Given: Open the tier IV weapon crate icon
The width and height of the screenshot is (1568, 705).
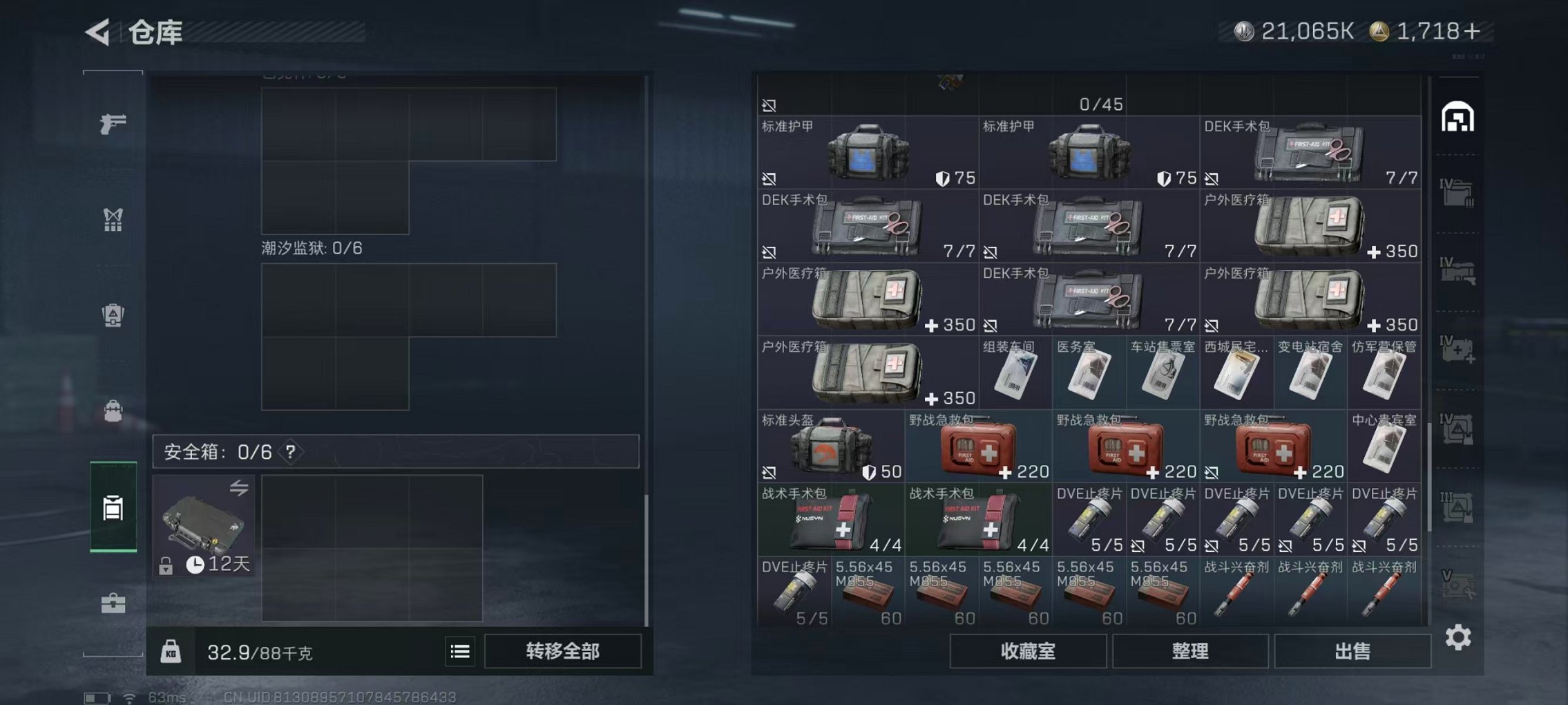Looking at the screenshot, I should point(1456,270).
